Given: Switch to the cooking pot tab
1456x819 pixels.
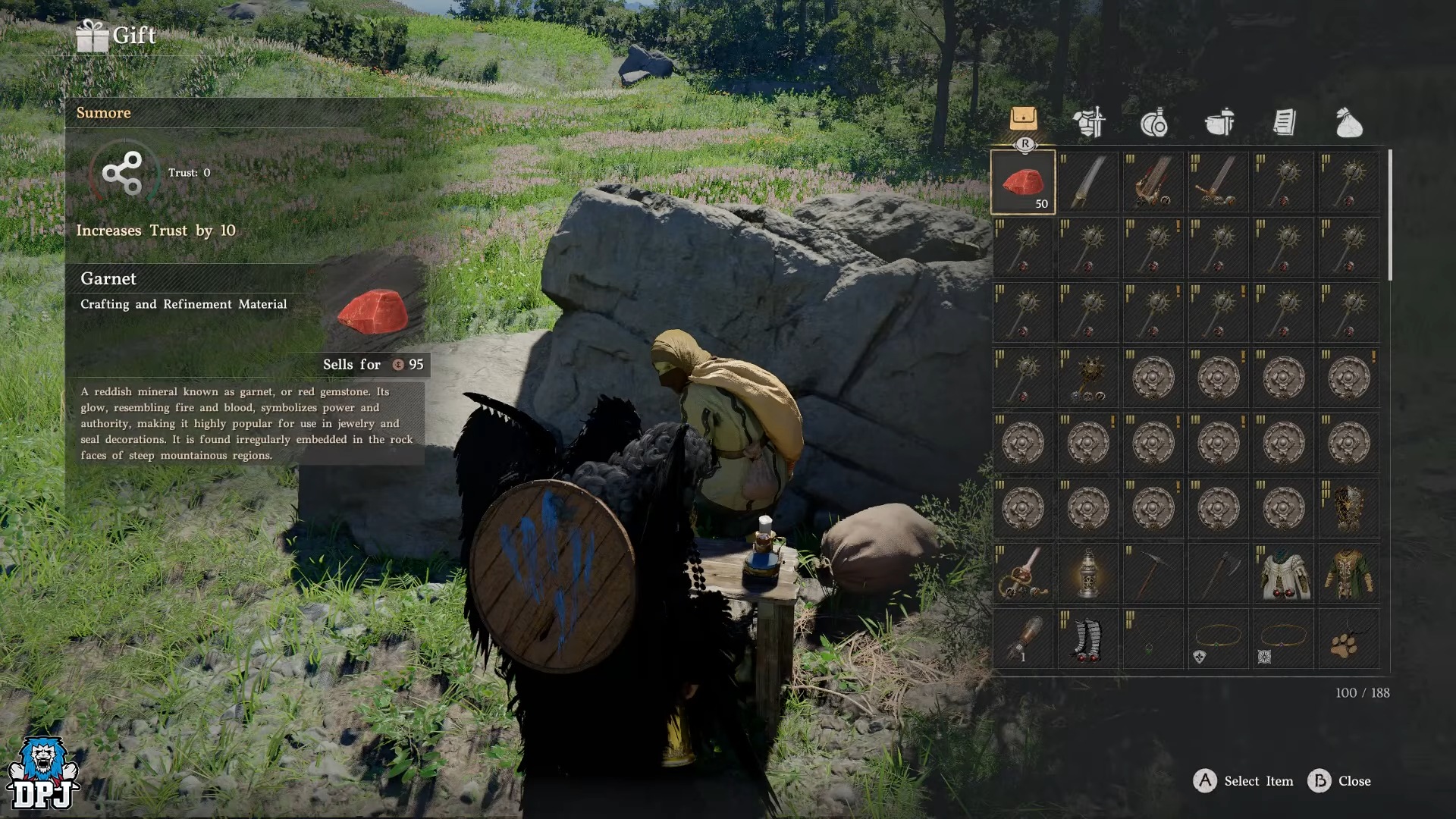Looking at the screenshot, I should pyautogui.click(x=1219, y=122).
